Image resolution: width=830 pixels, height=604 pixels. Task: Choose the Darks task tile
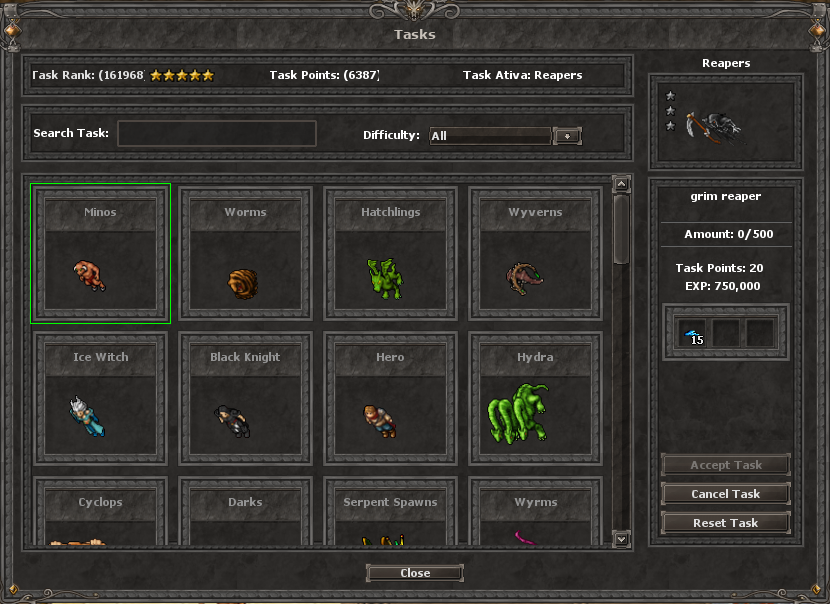[x=245, y=515]
